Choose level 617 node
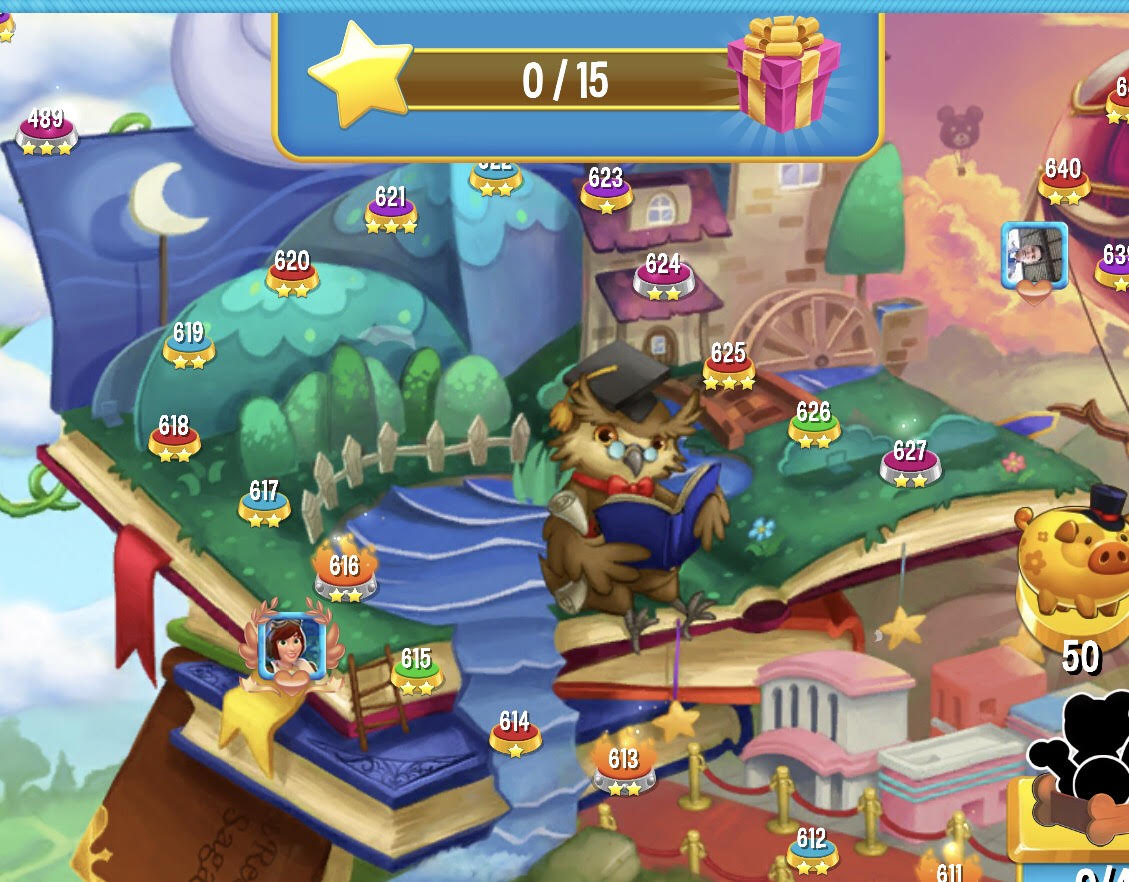1129x882 pixels. click(x=264, y=503)
